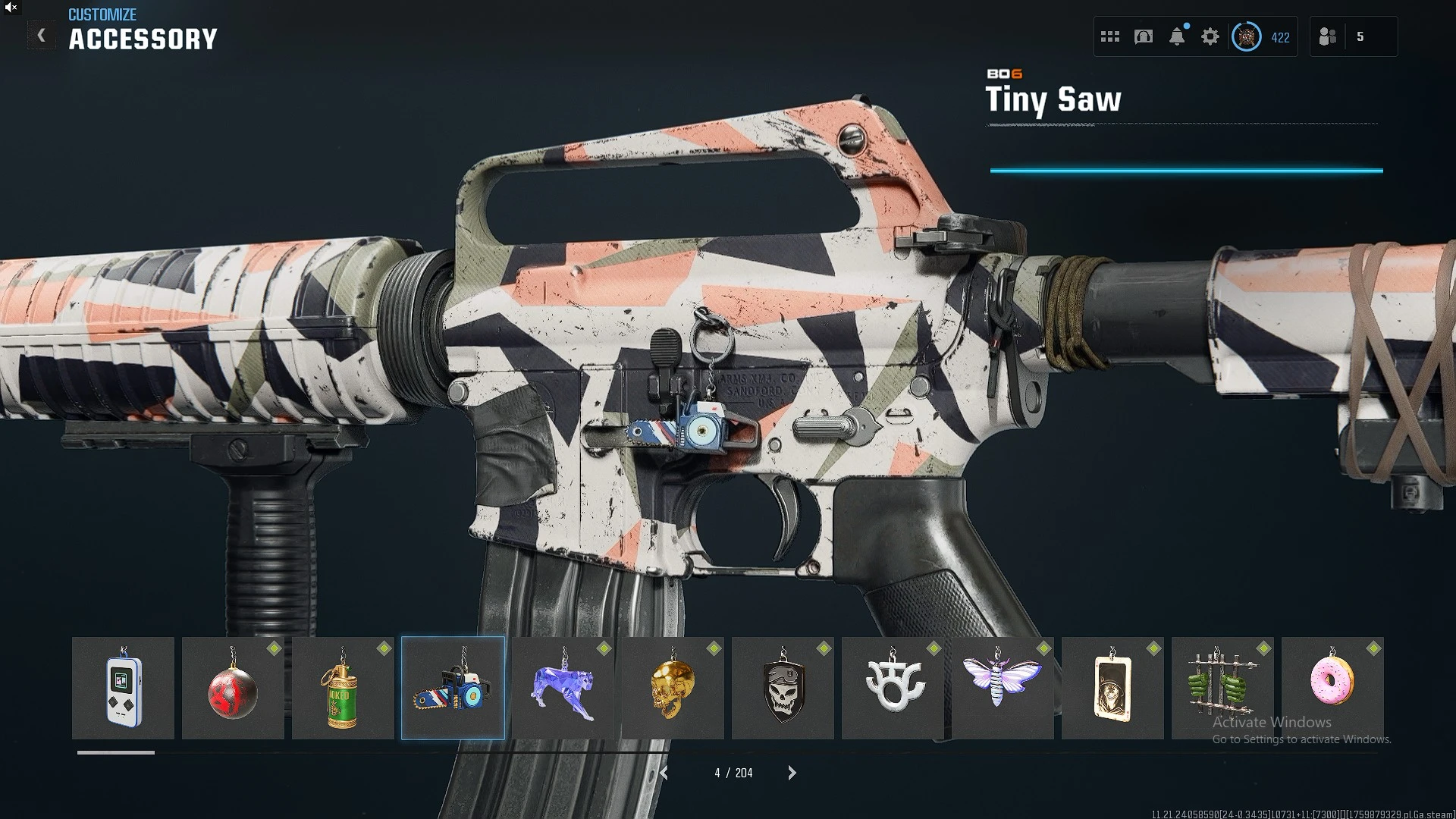The height and width of the screenshot is (819, 1456).
Task: Pick the green hands on bars charm
Action: click(1222, 688)
